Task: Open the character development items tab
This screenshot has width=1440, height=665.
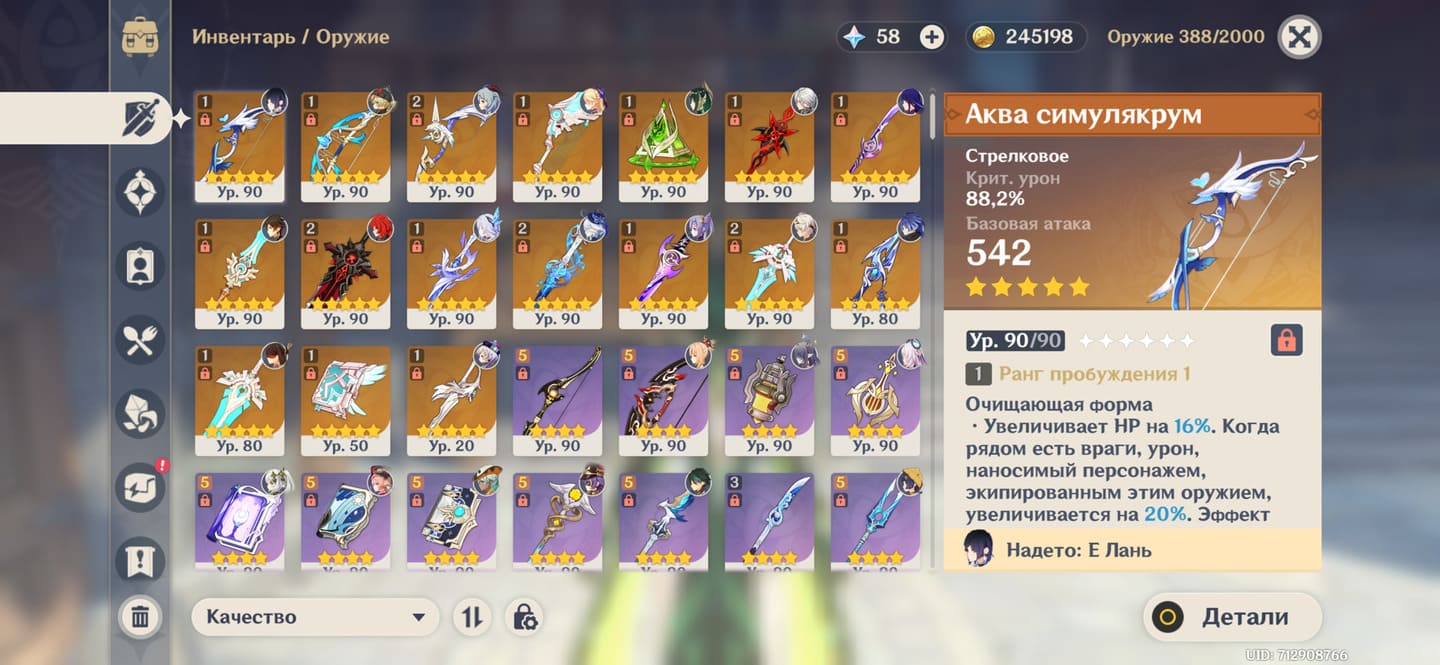Action: pyautogui.click(x=140, y=266)
